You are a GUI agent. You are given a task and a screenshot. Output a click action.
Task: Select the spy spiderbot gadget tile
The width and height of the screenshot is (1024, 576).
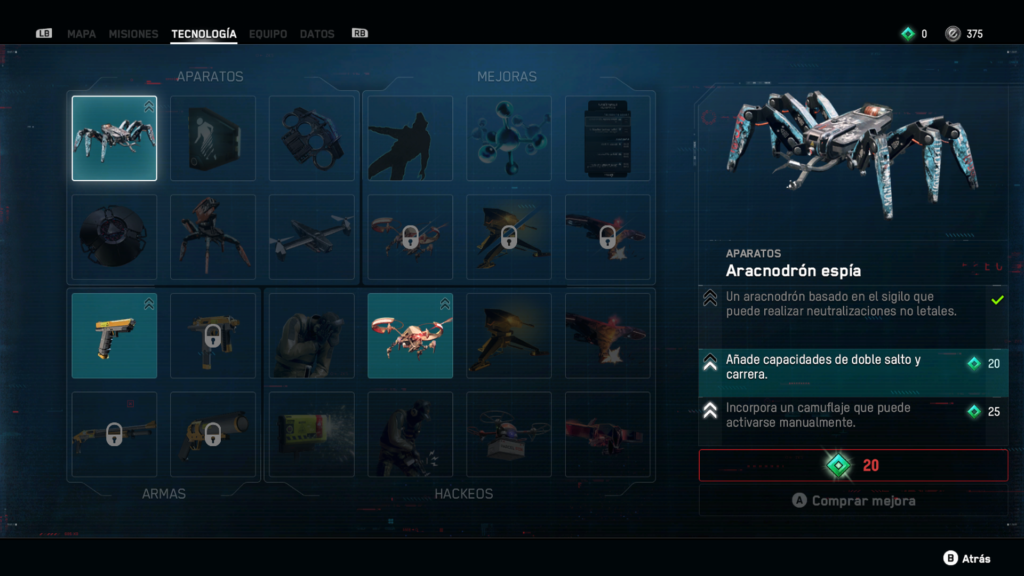[114, 138]
